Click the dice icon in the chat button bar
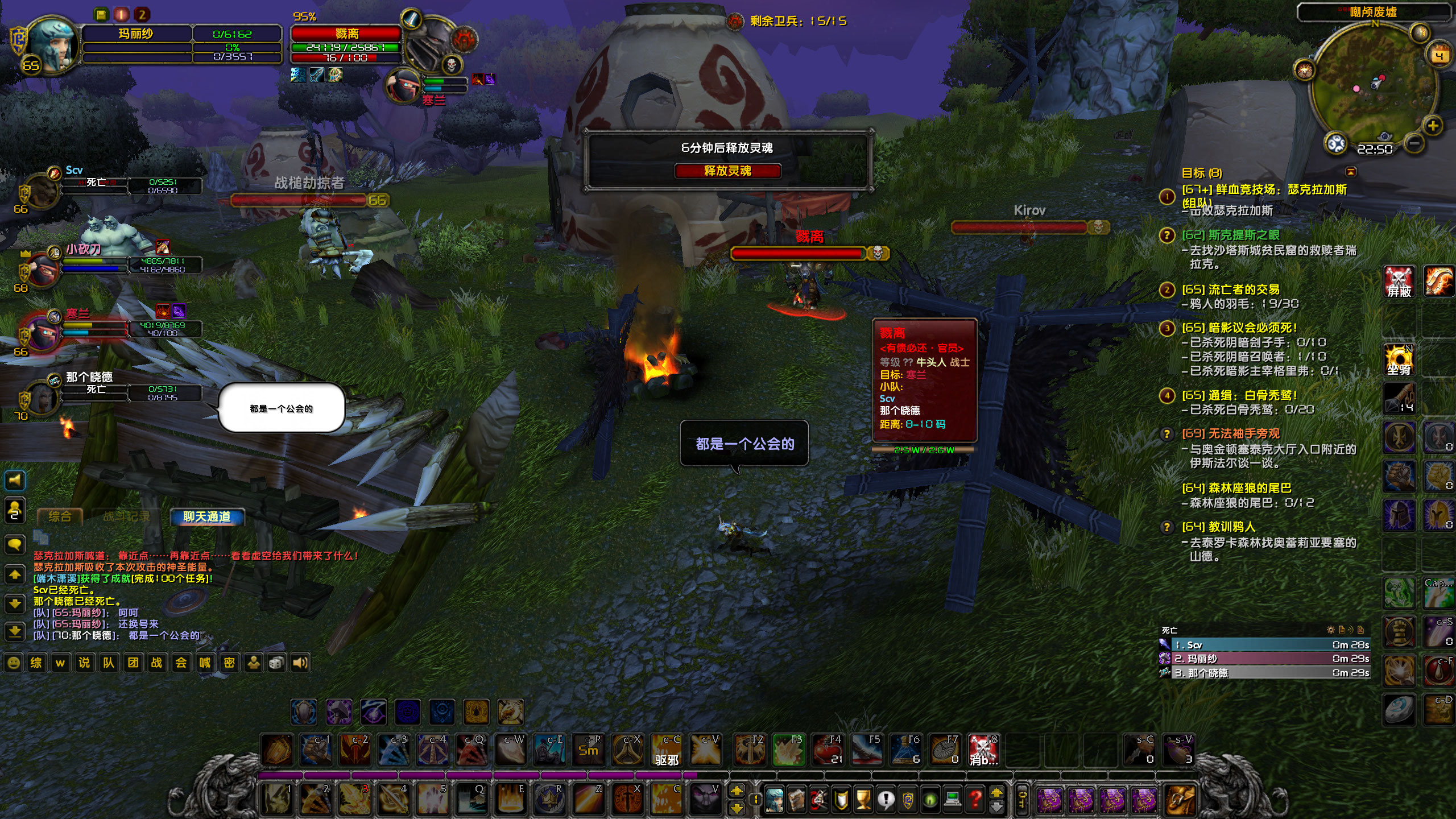 coord(276,663)
